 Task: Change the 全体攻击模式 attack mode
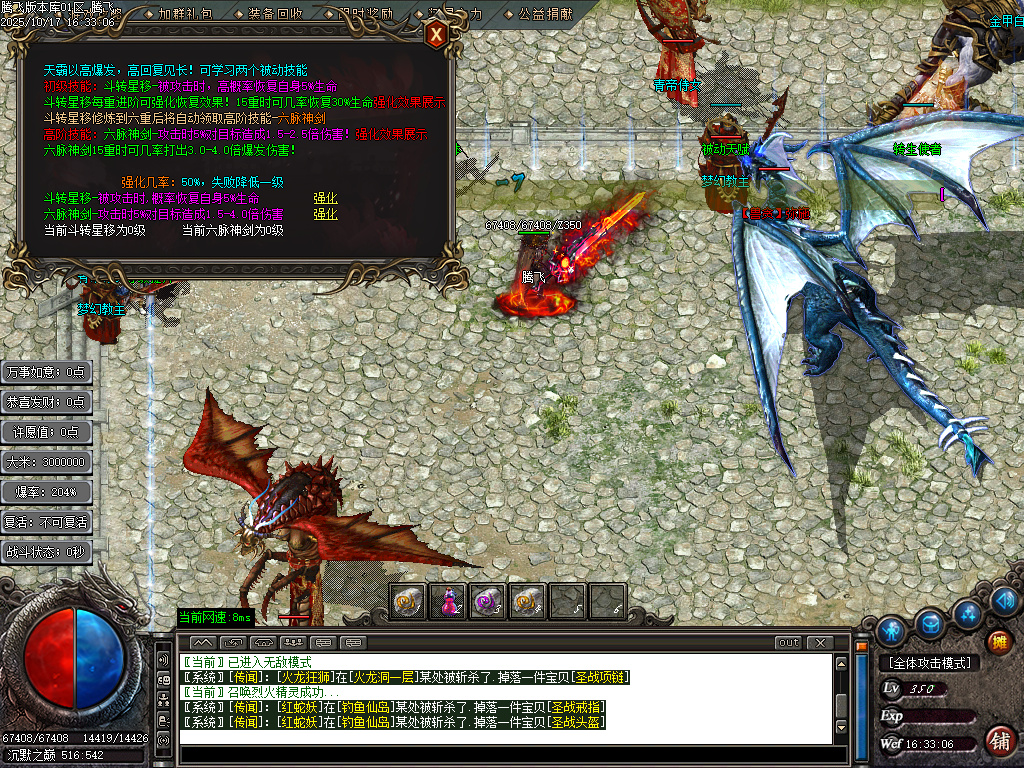click(x=927, y=662)
